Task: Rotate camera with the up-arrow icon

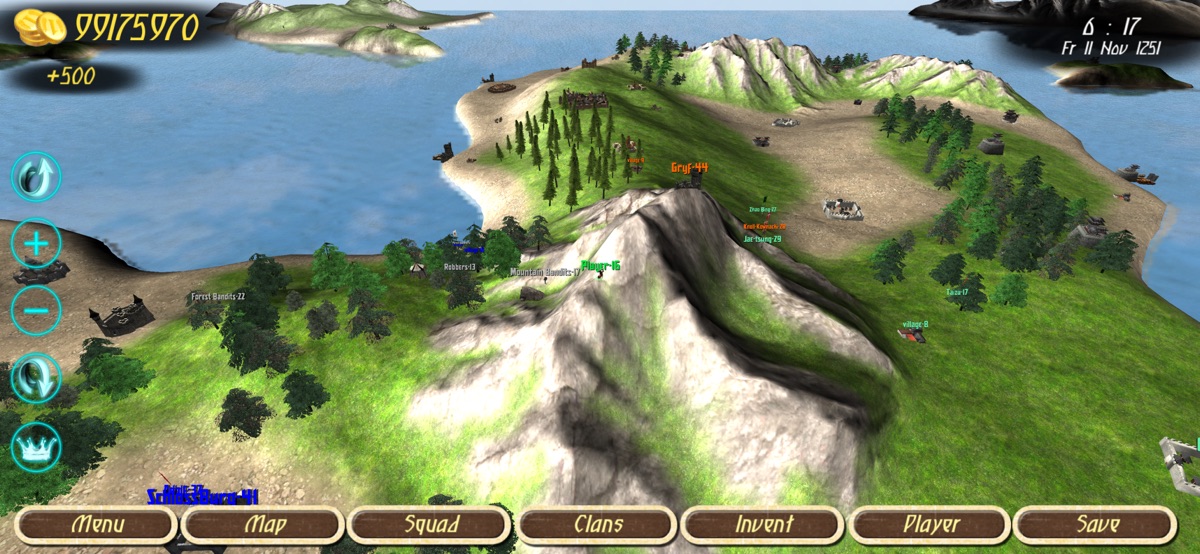Action: point(36,177)
